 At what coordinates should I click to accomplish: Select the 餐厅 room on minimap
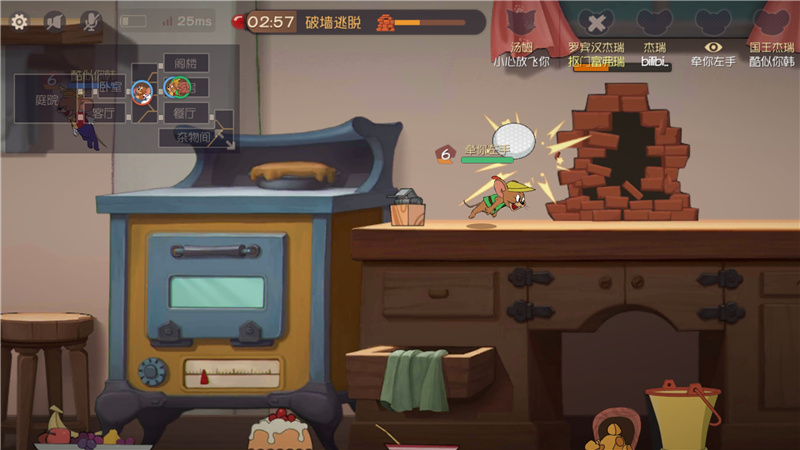coord(185,113)
